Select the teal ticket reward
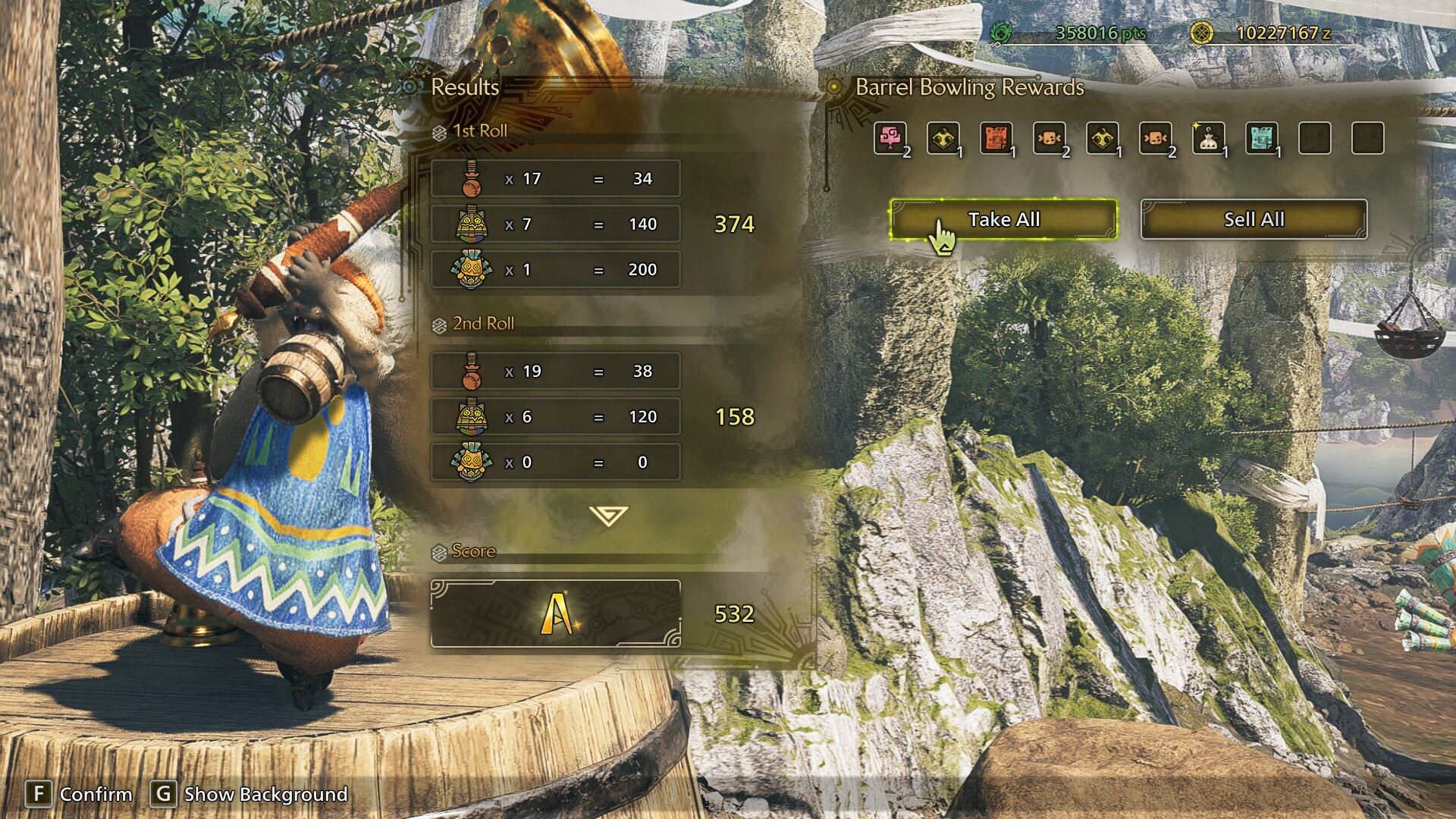Viewport: 1456px width, 819px height. [x=1261, y=139]
